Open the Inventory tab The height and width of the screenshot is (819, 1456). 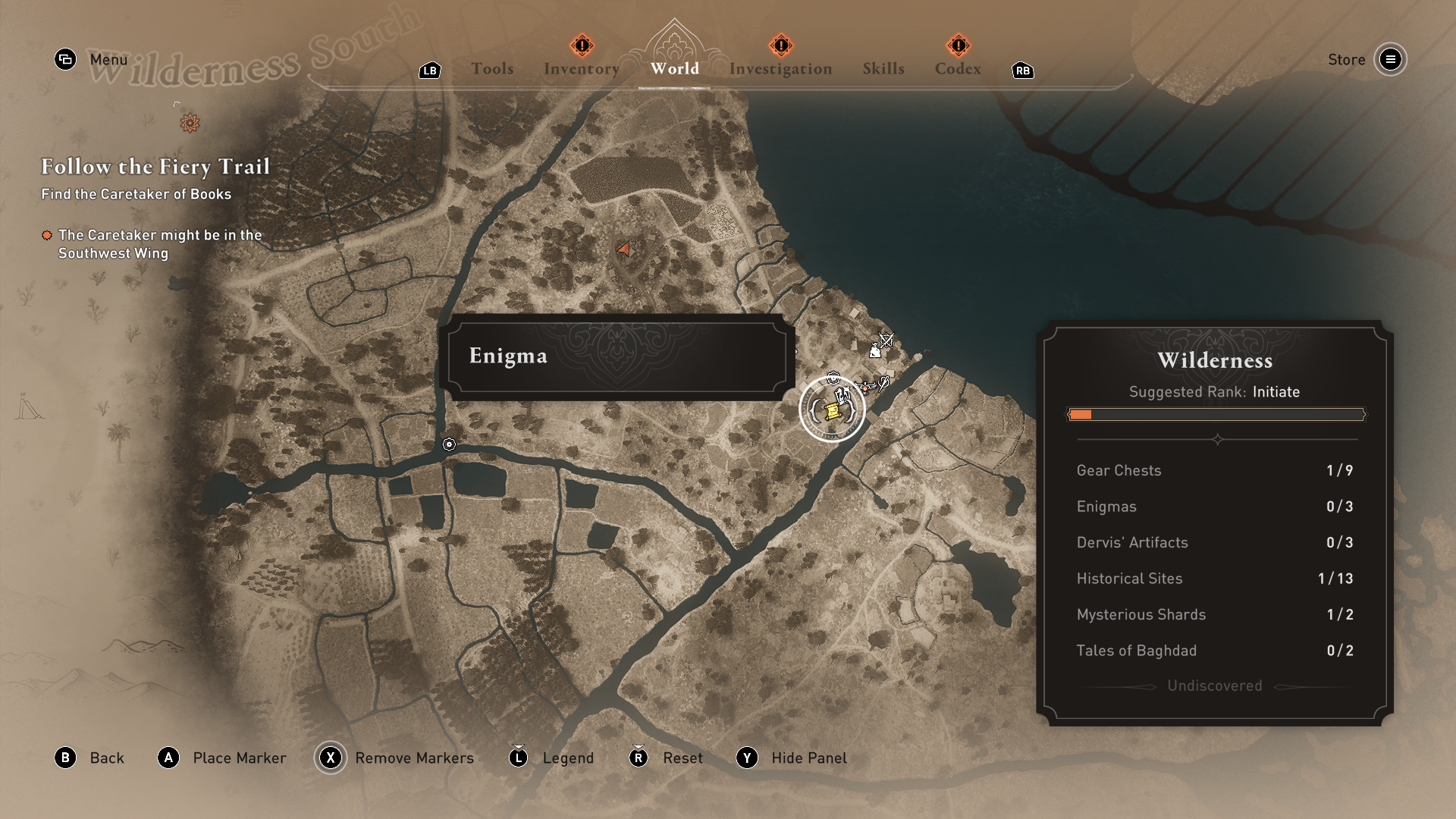coord(581,69)
